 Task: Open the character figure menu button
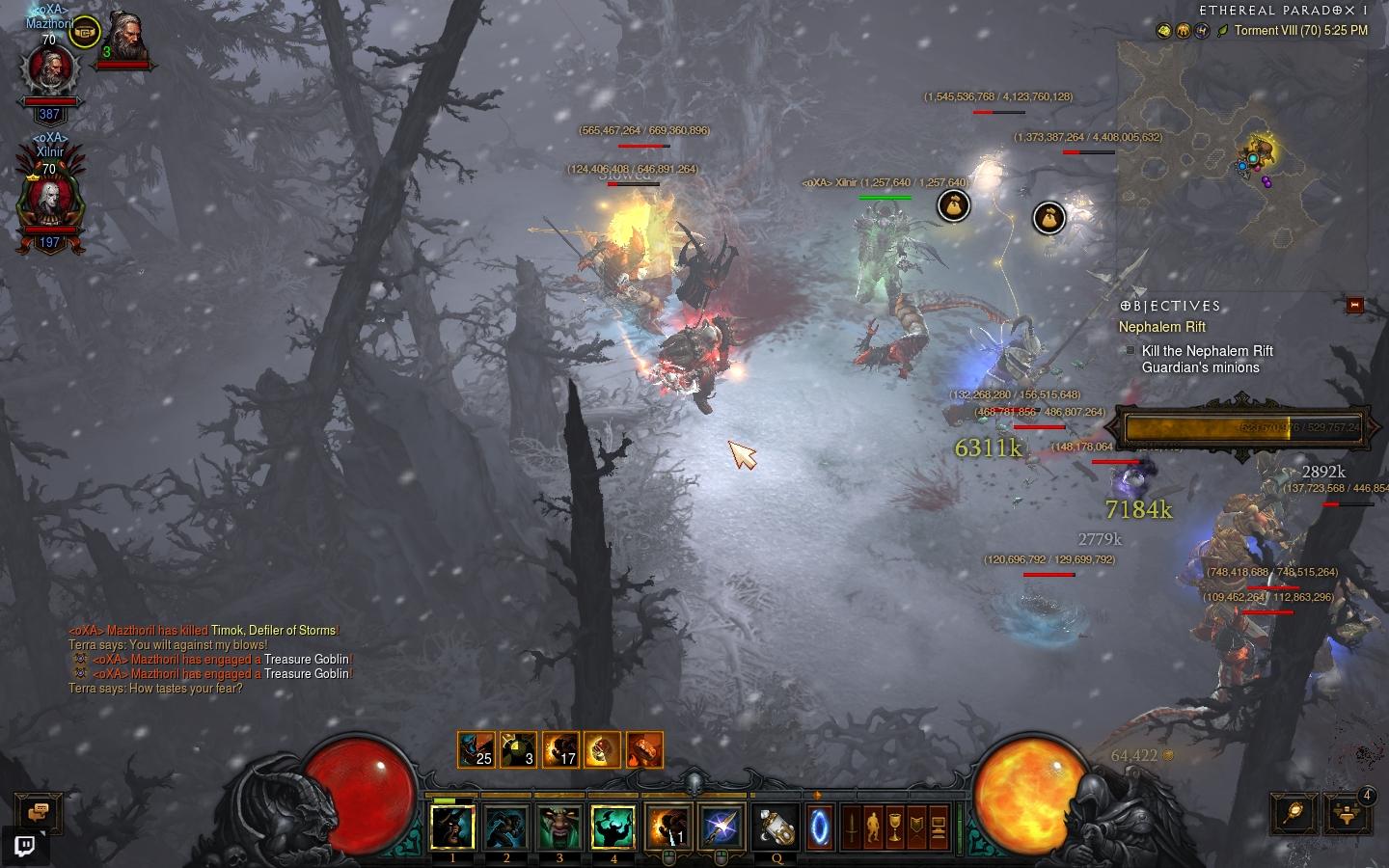tap(873, 827)
